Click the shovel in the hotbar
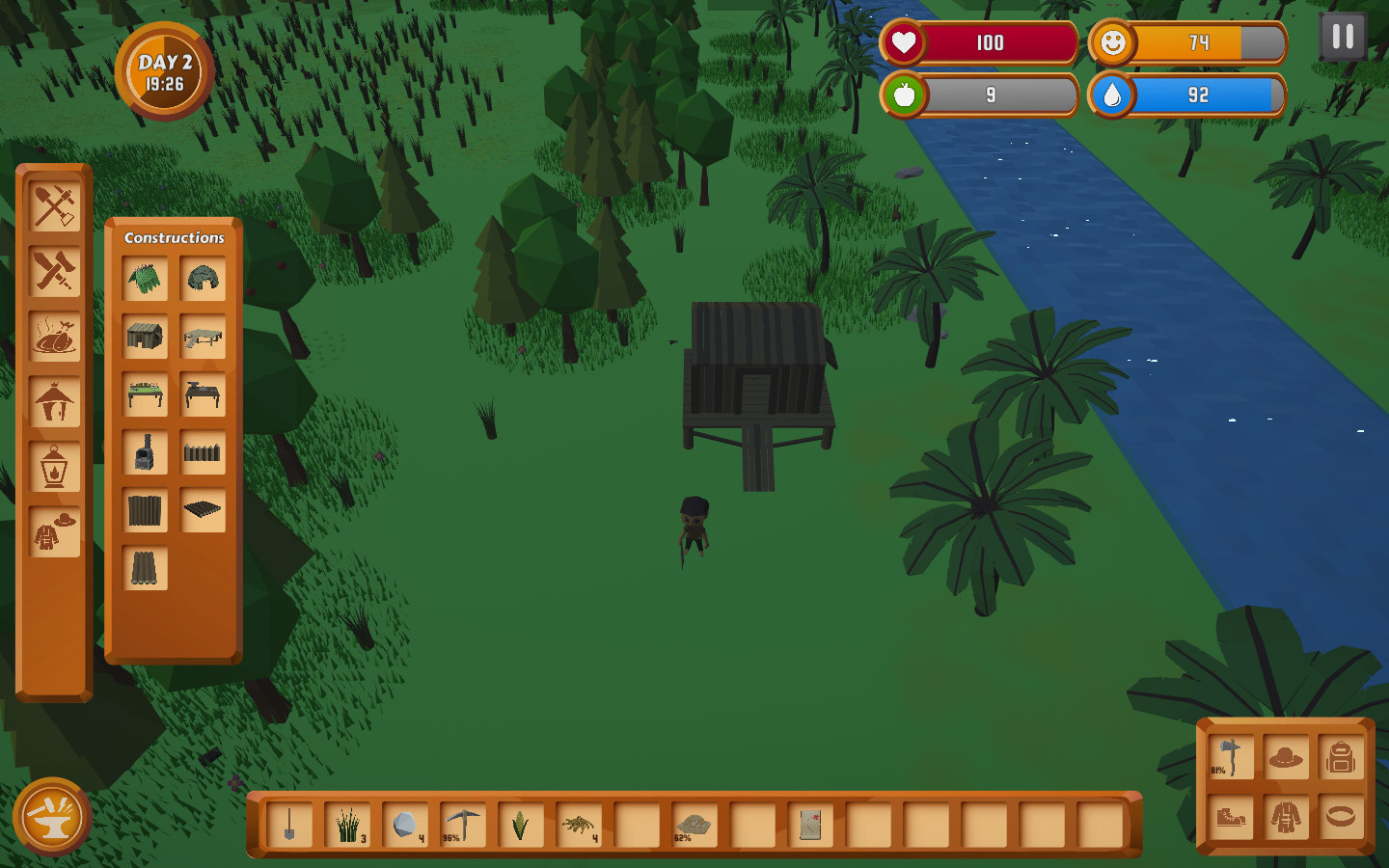 tap(289, 827)
